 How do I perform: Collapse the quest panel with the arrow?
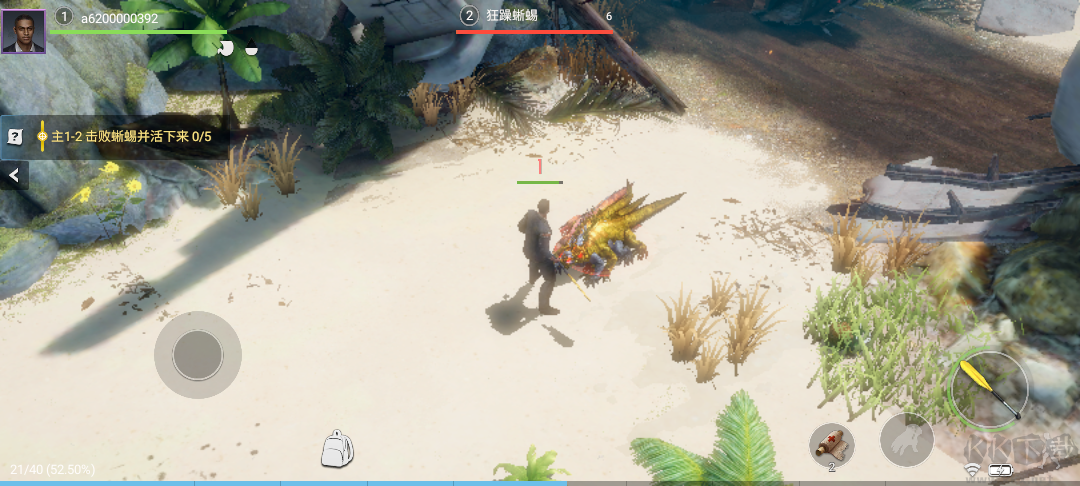(x=14, y=176)
